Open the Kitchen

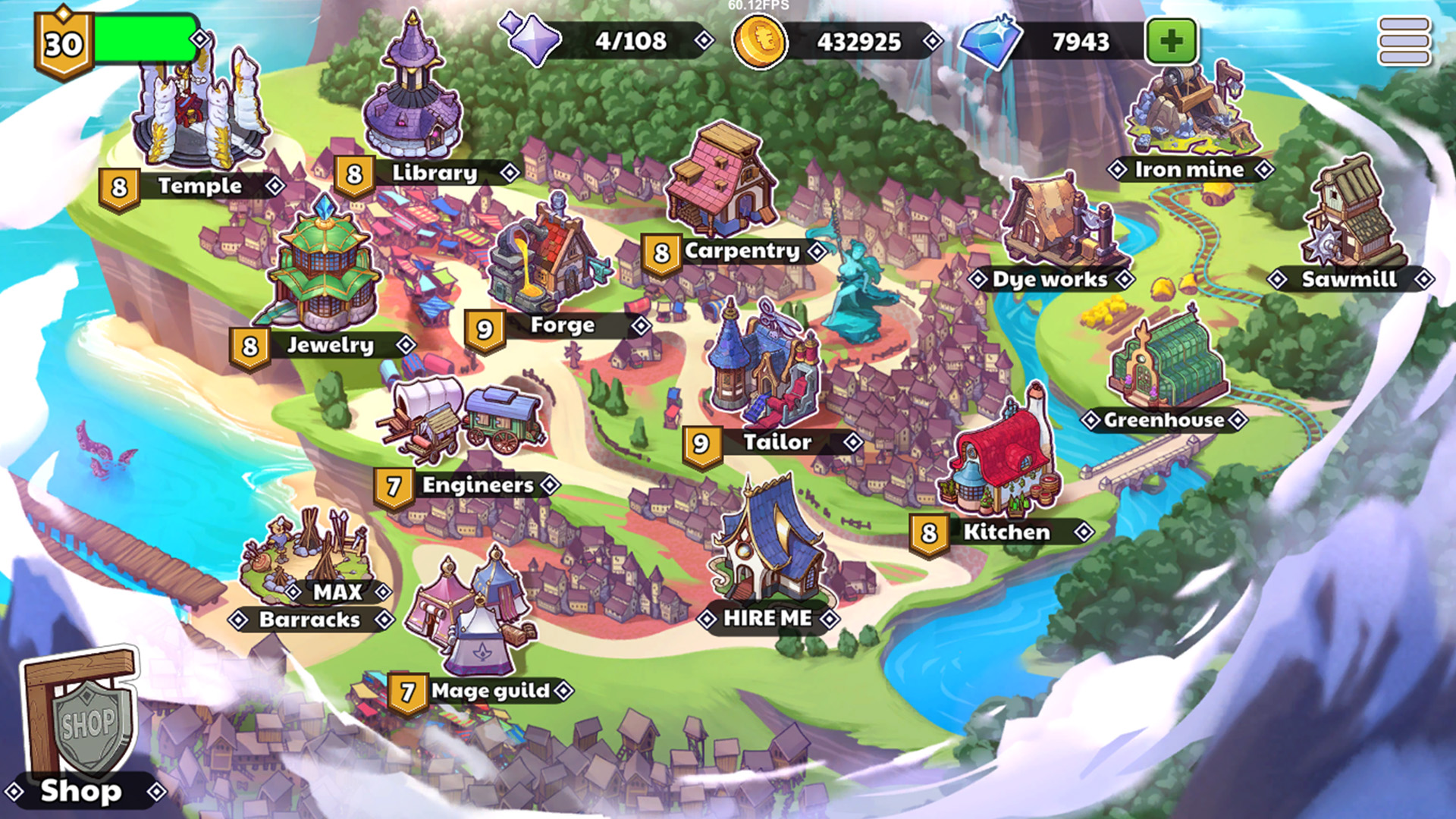coord(1006,532)
